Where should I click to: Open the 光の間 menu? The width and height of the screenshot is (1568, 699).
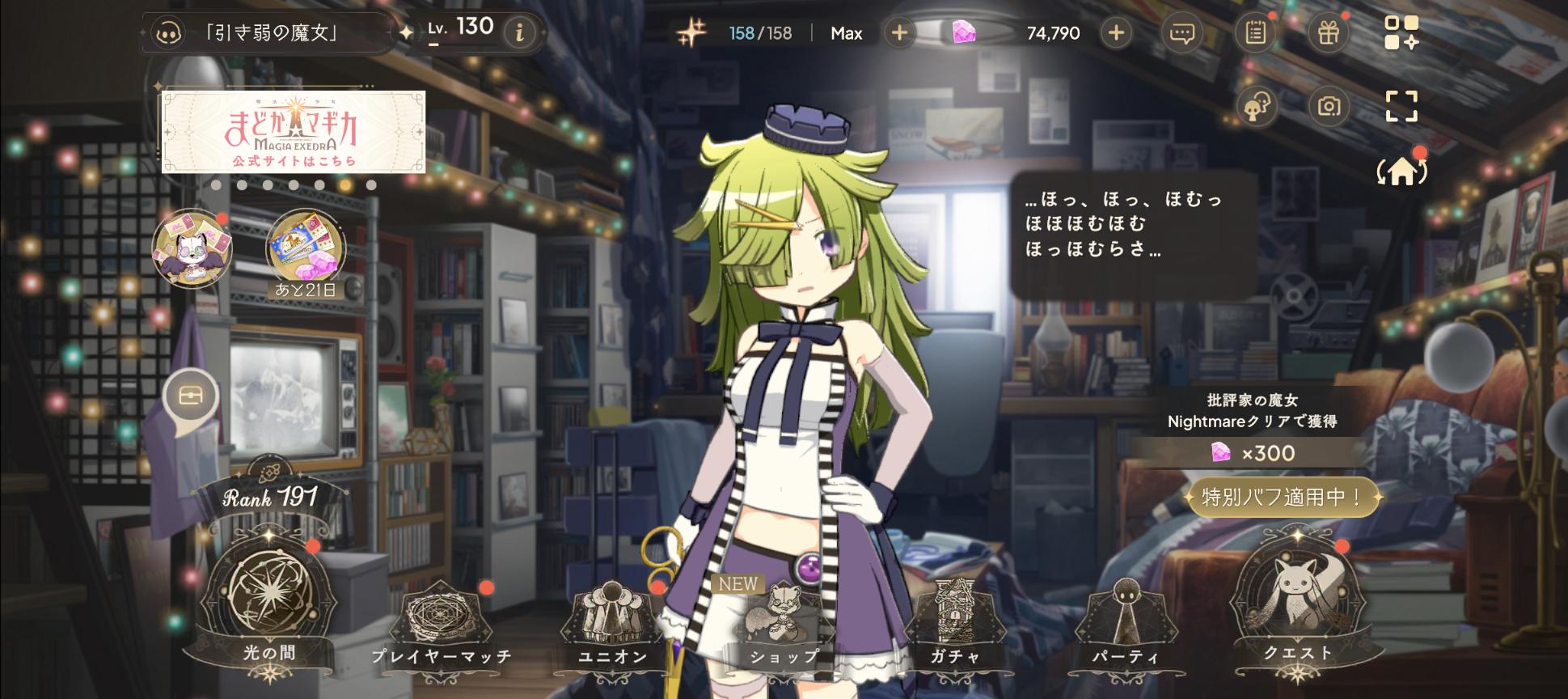point(269,603)
